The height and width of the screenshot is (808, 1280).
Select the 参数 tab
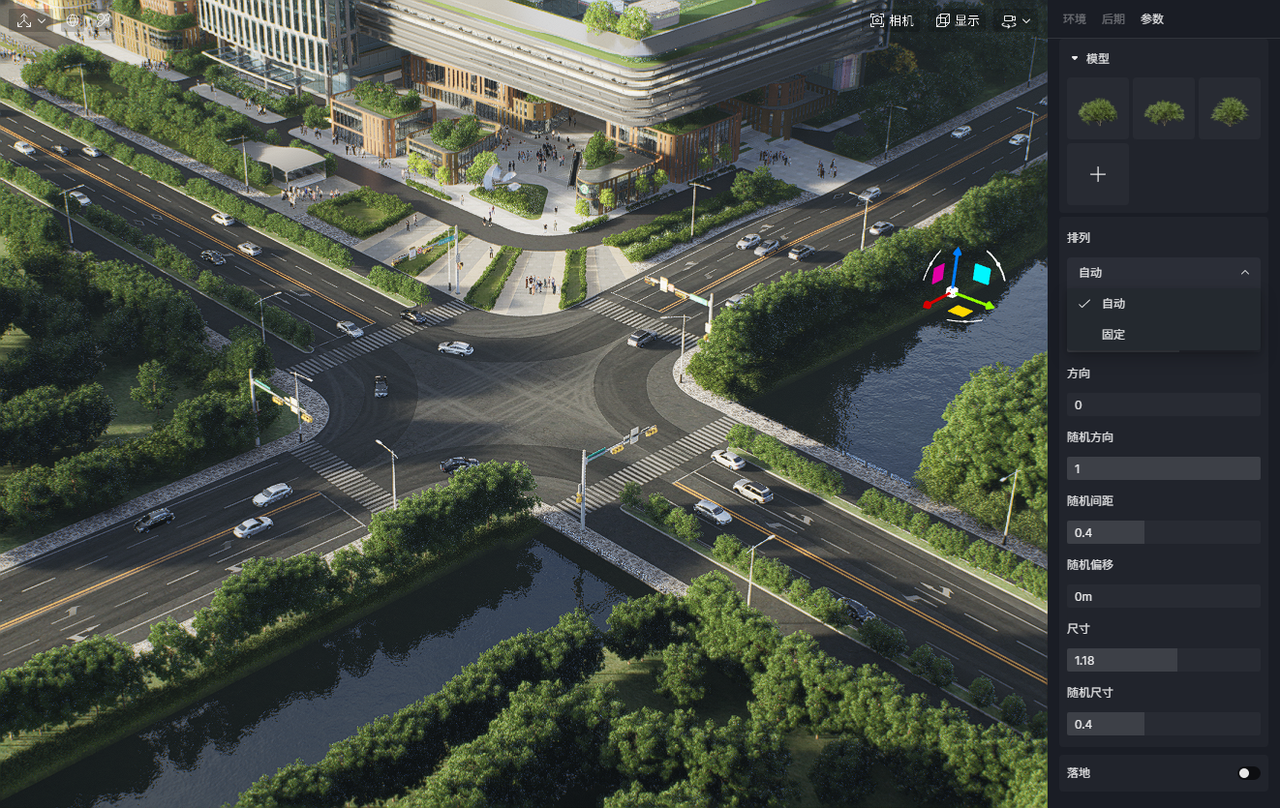tap(1152, 19)
